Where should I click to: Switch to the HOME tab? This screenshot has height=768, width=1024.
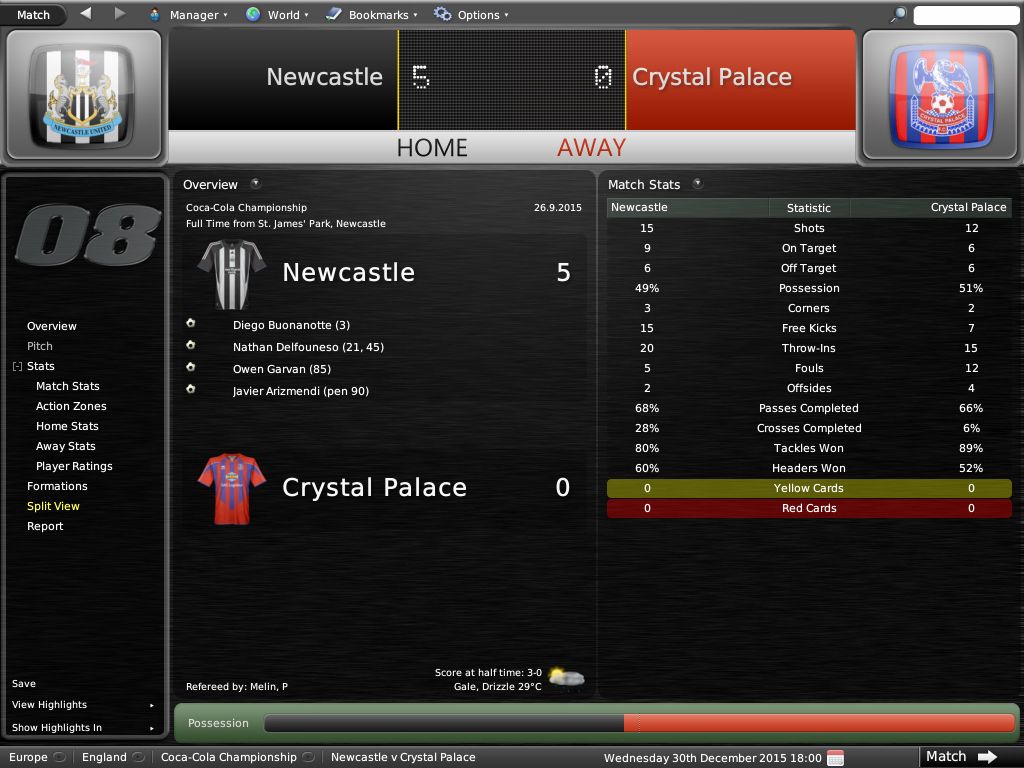click(x=432, y=148)
